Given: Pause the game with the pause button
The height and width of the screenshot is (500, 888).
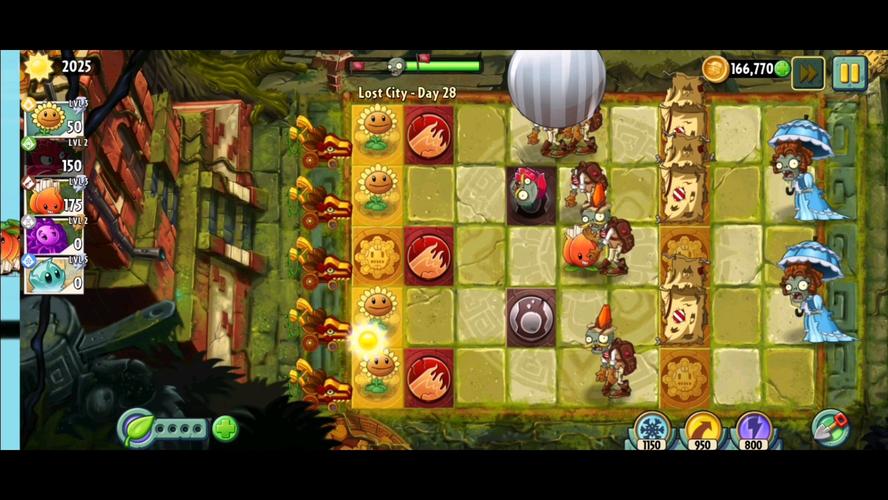Looking at the screenshot, I should click(849, 73).
